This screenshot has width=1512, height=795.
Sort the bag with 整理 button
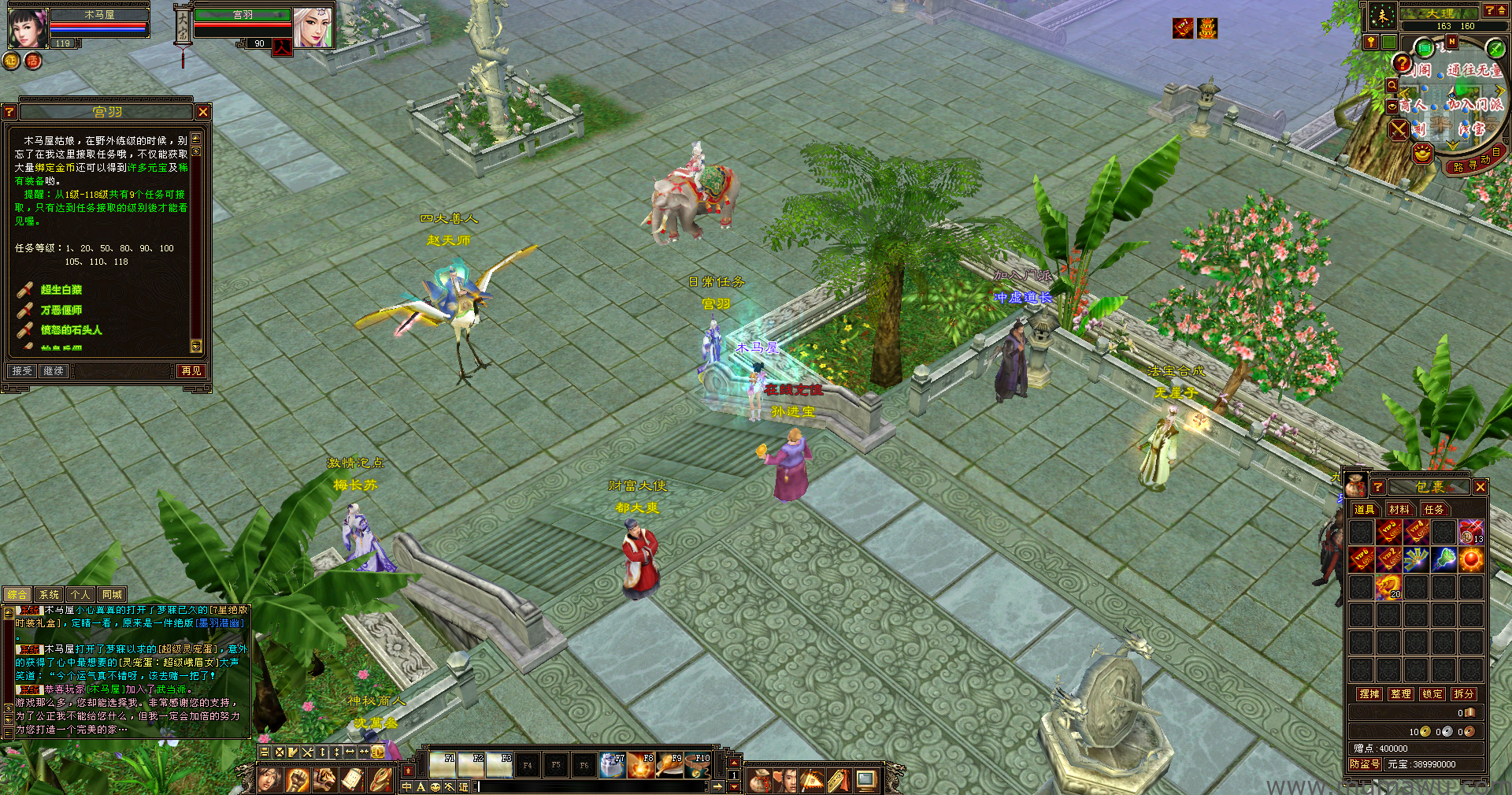[x=1401, y=693]
